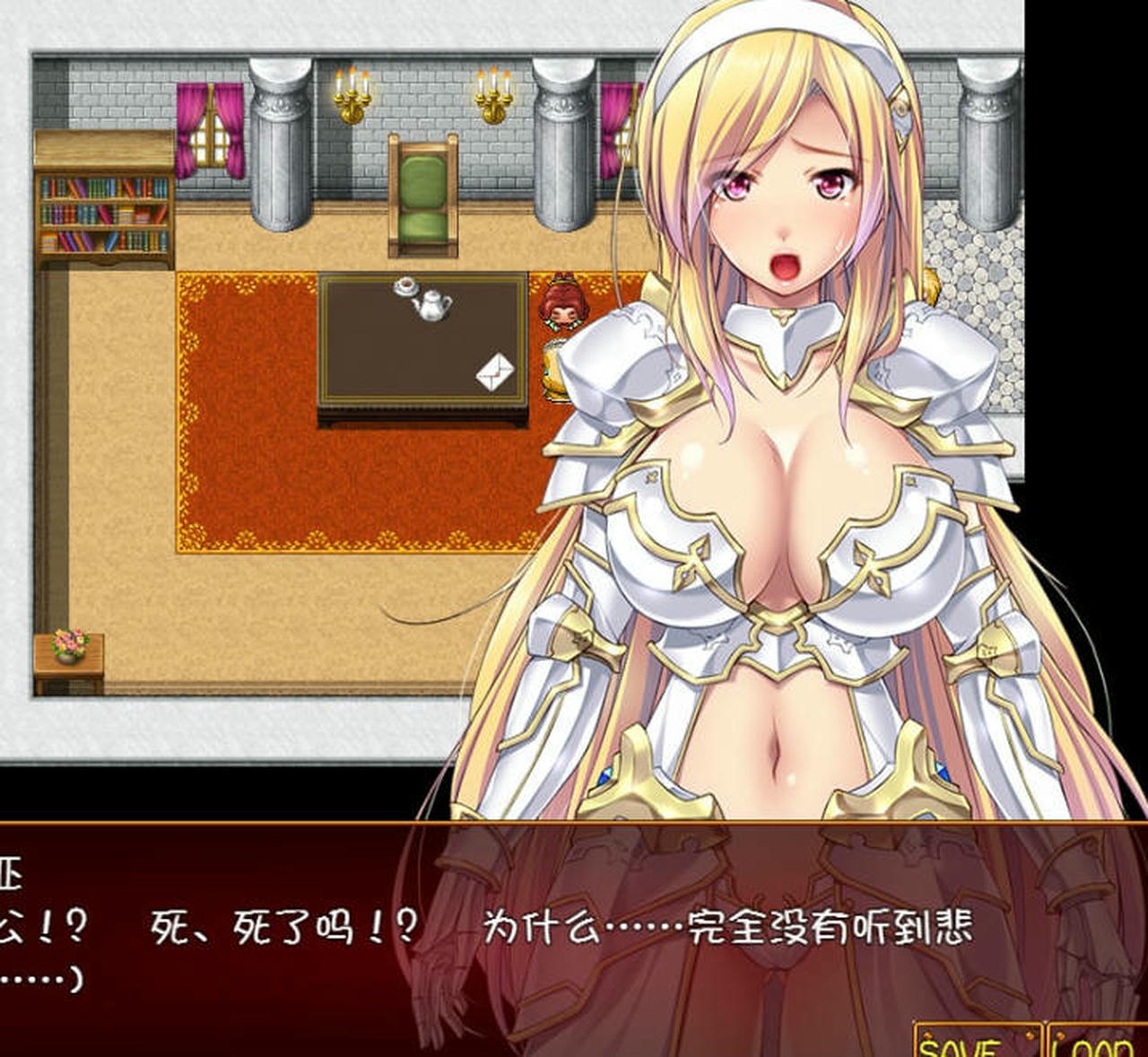Click the left wall candelabra
Screen dimensions: 1148x1057
point(352,94)
